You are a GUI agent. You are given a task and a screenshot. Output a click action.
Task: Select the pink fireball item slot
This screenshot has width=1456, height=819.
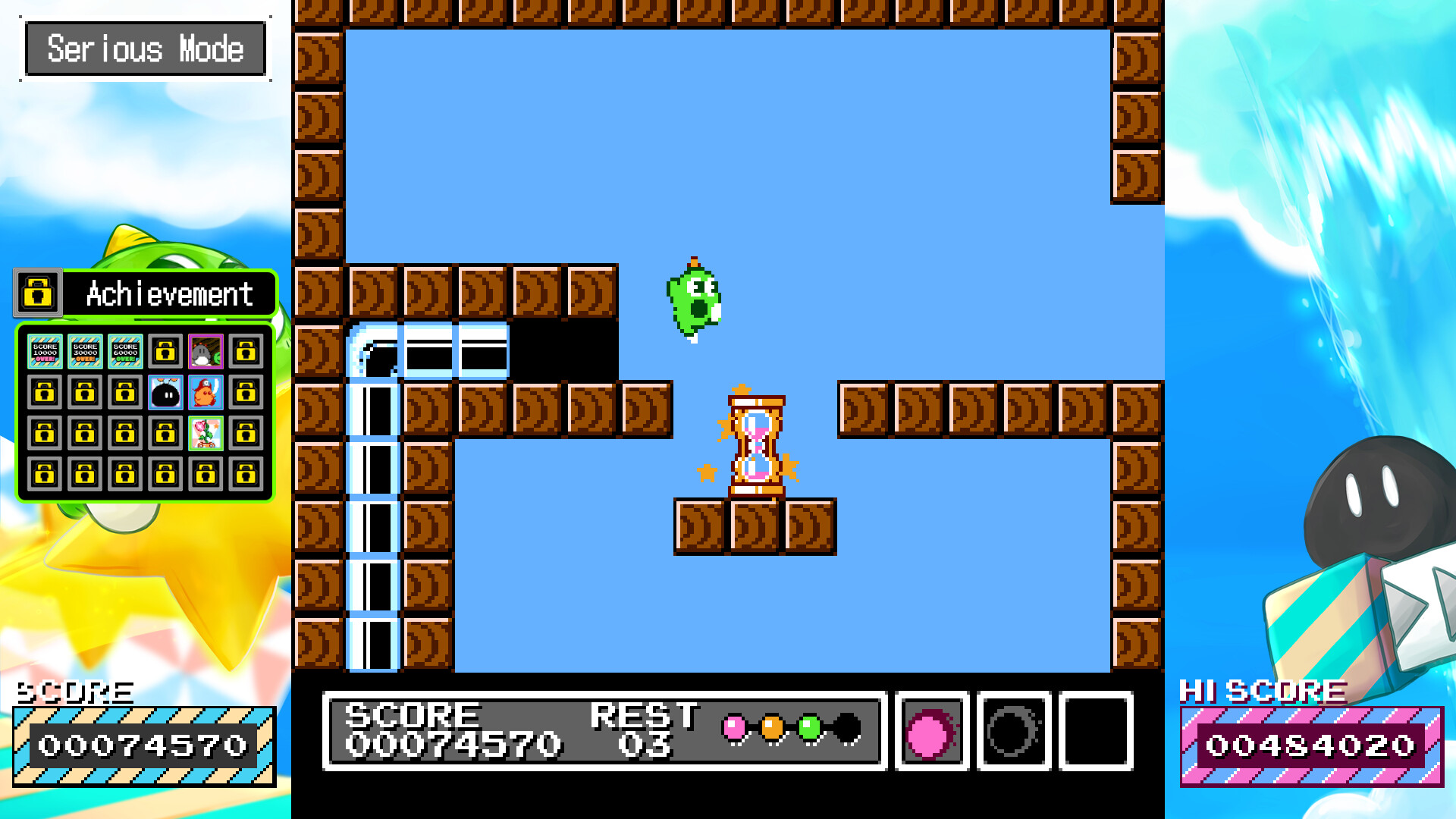pyautogui.click(x=931, y=732)
